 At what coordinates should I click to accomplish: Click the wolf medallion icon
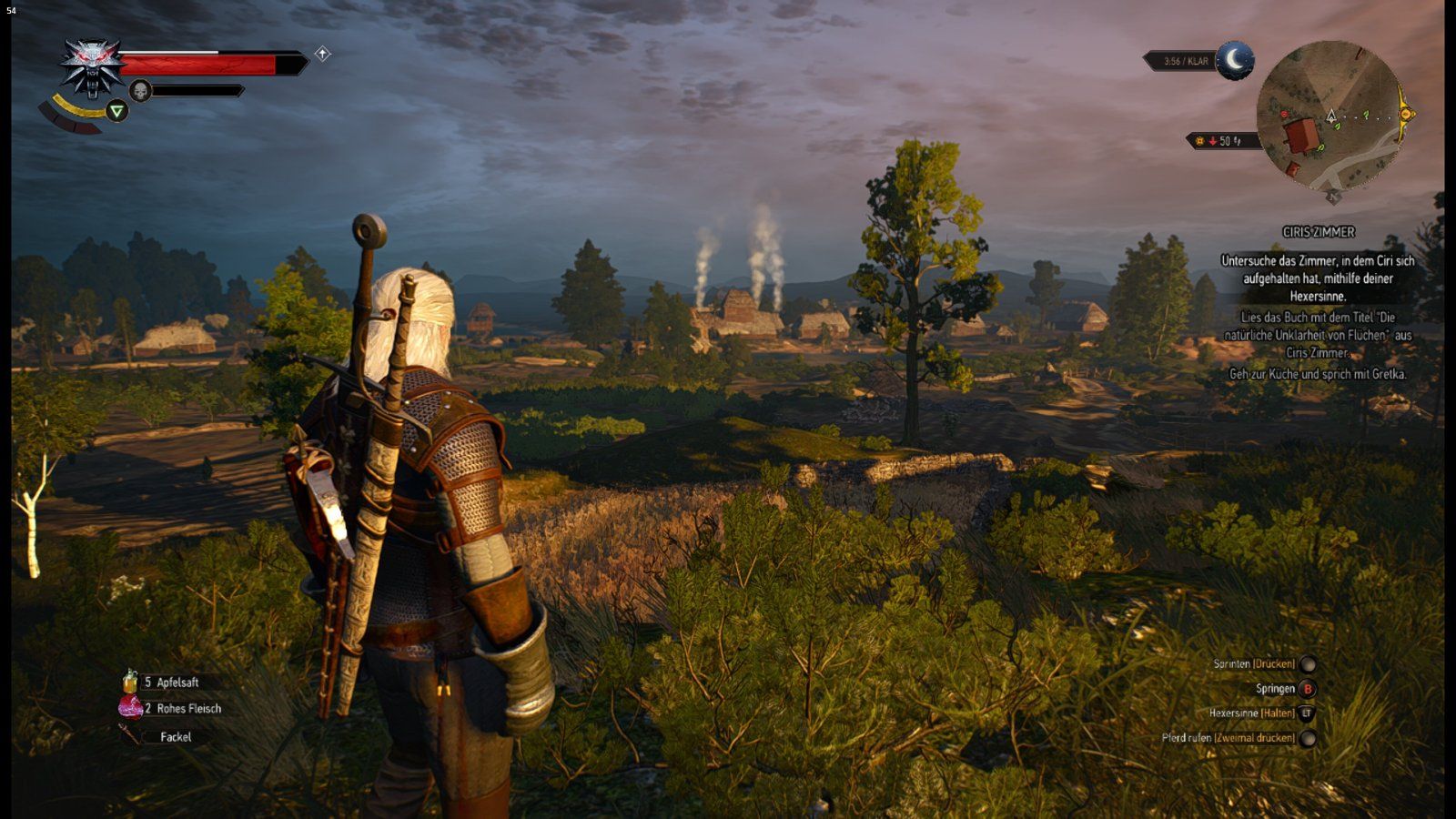[92, 66]
